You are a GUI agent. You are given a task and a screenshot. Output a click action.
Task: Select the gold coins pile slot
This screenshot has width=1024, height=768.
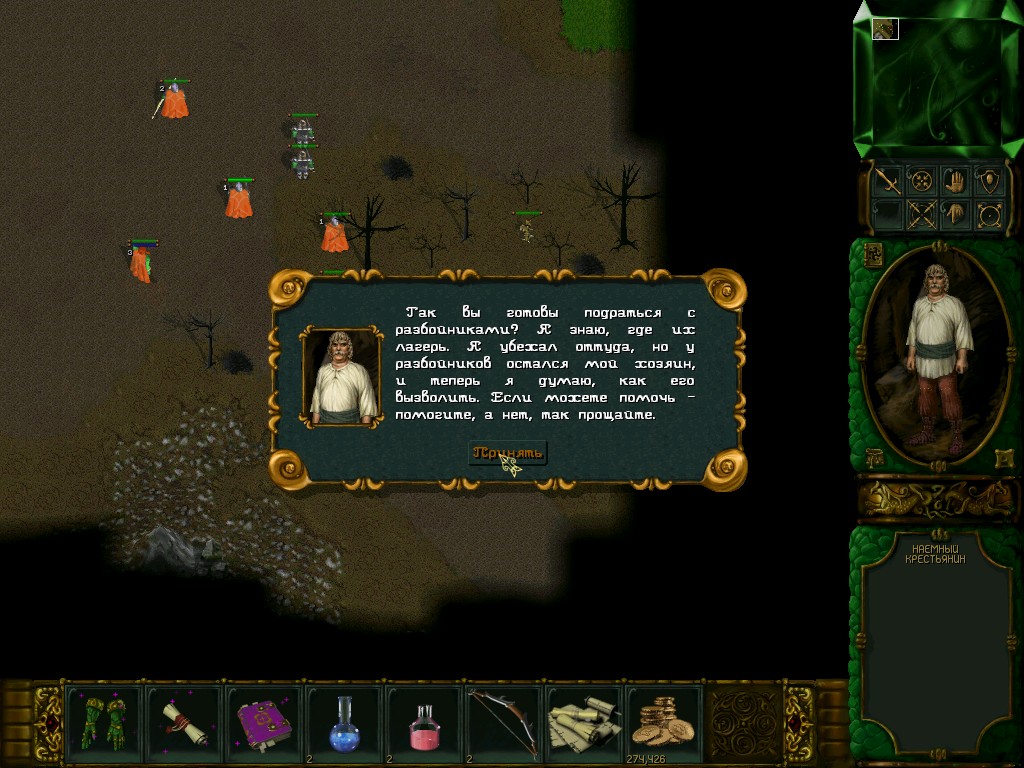click(664, 722)
